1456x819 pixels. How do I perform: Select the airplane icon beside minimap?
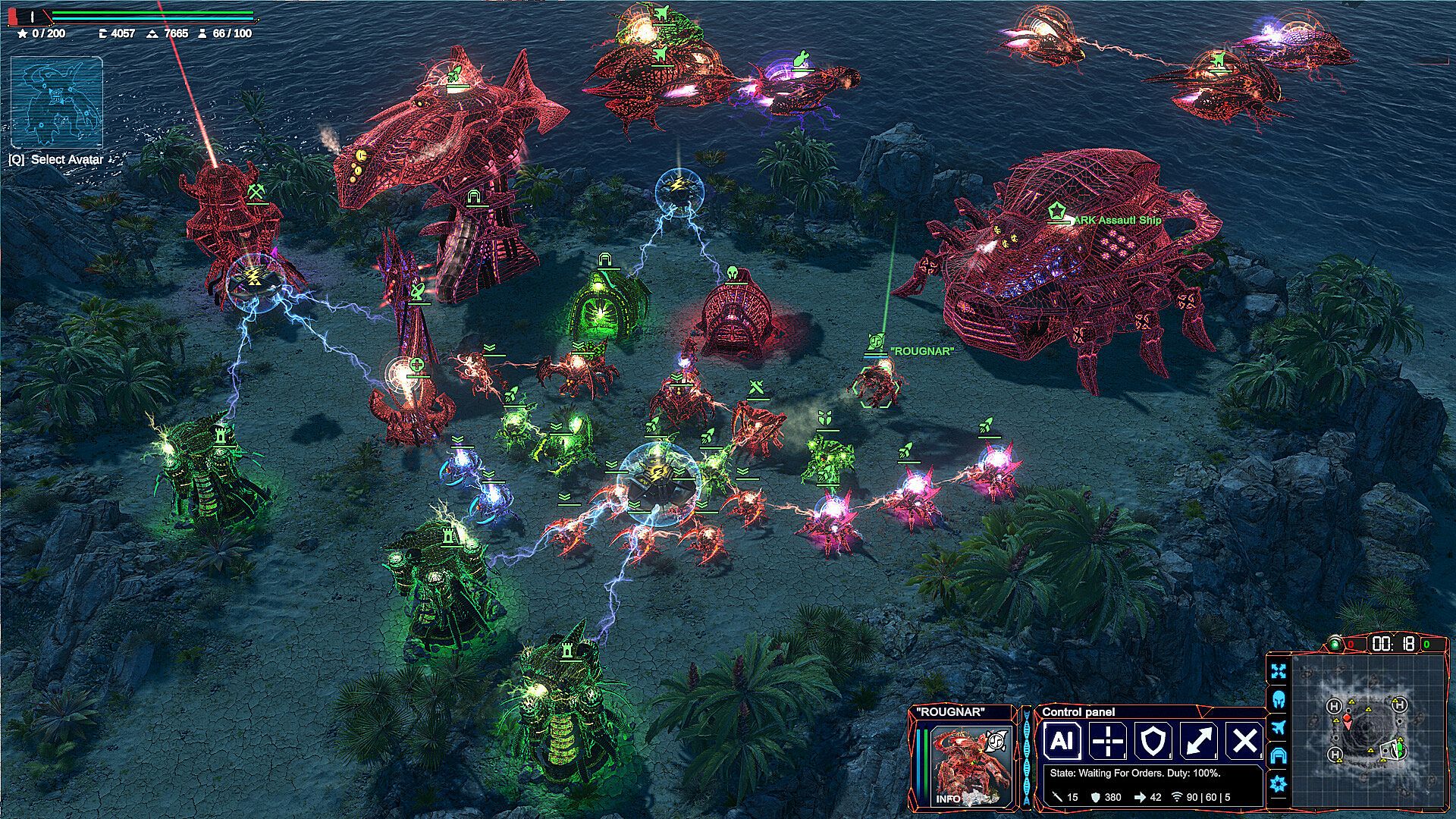1279,727
